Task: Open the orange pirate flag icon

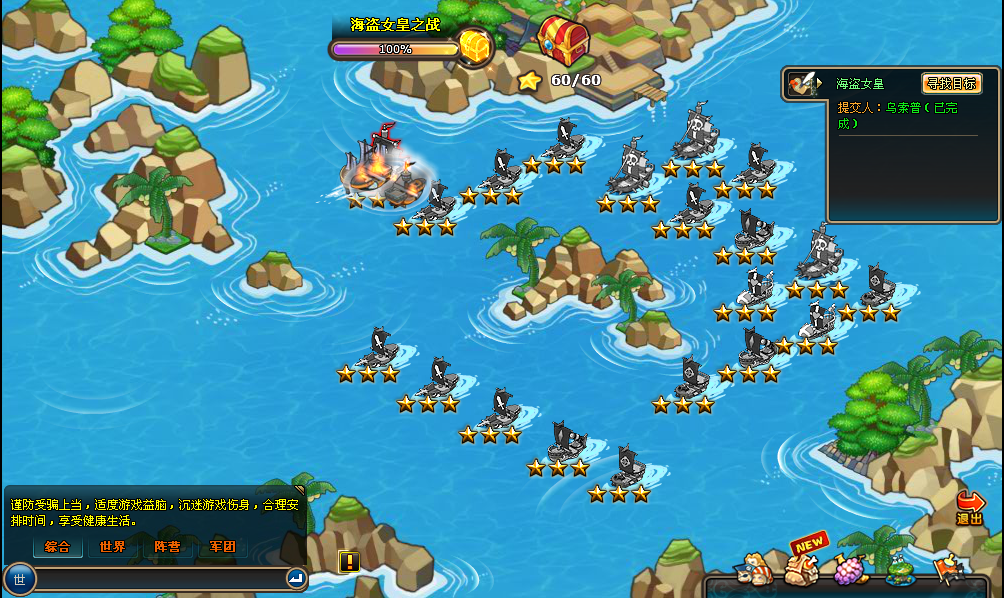Action: (946, 570)
